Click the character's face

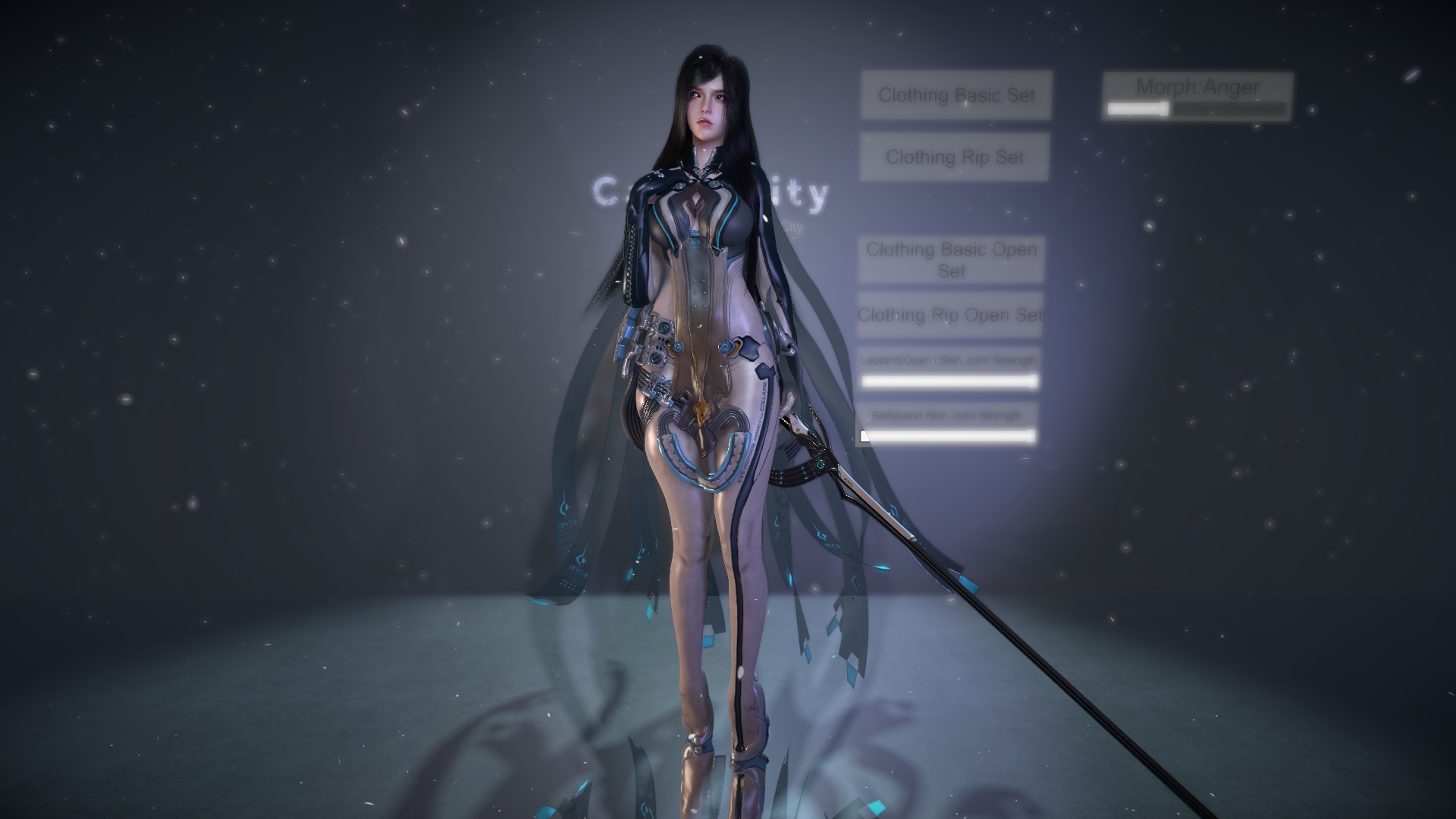click(x=705, y=106)
